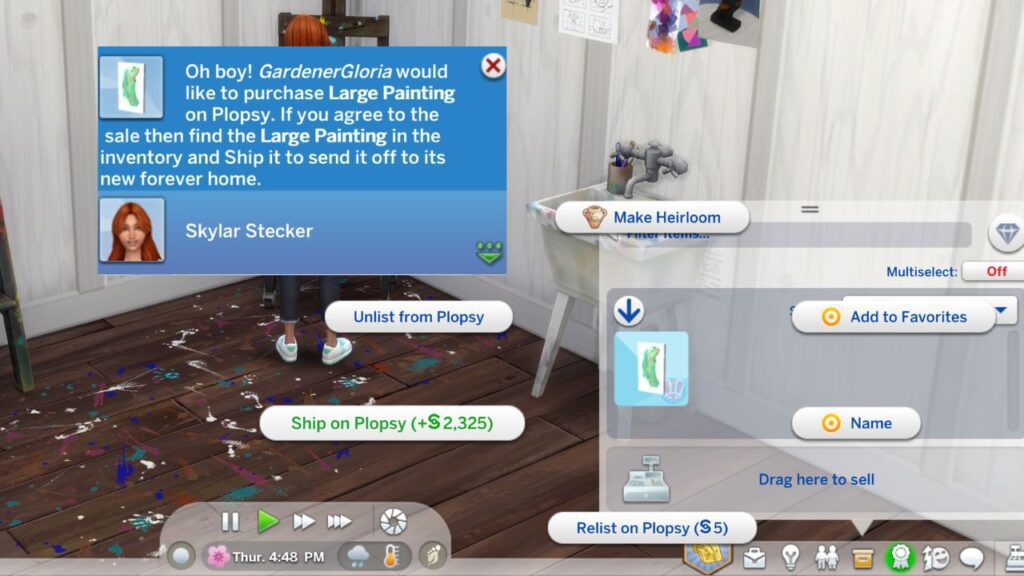
Task: Activate ultra speed triple arrows
Action: 340,521
